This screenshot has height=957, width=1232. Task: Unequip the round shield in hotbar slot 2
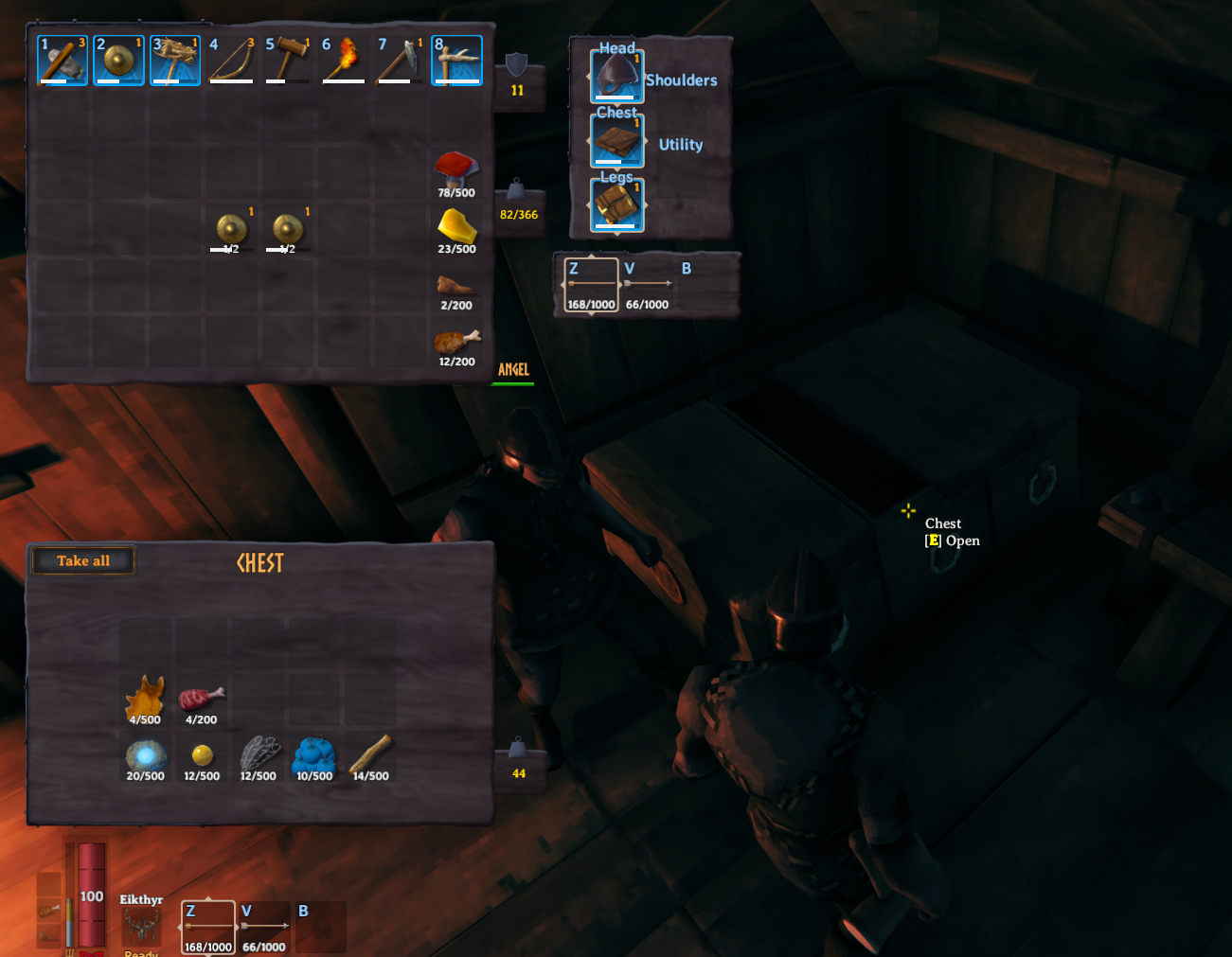[x=117, y=59]
